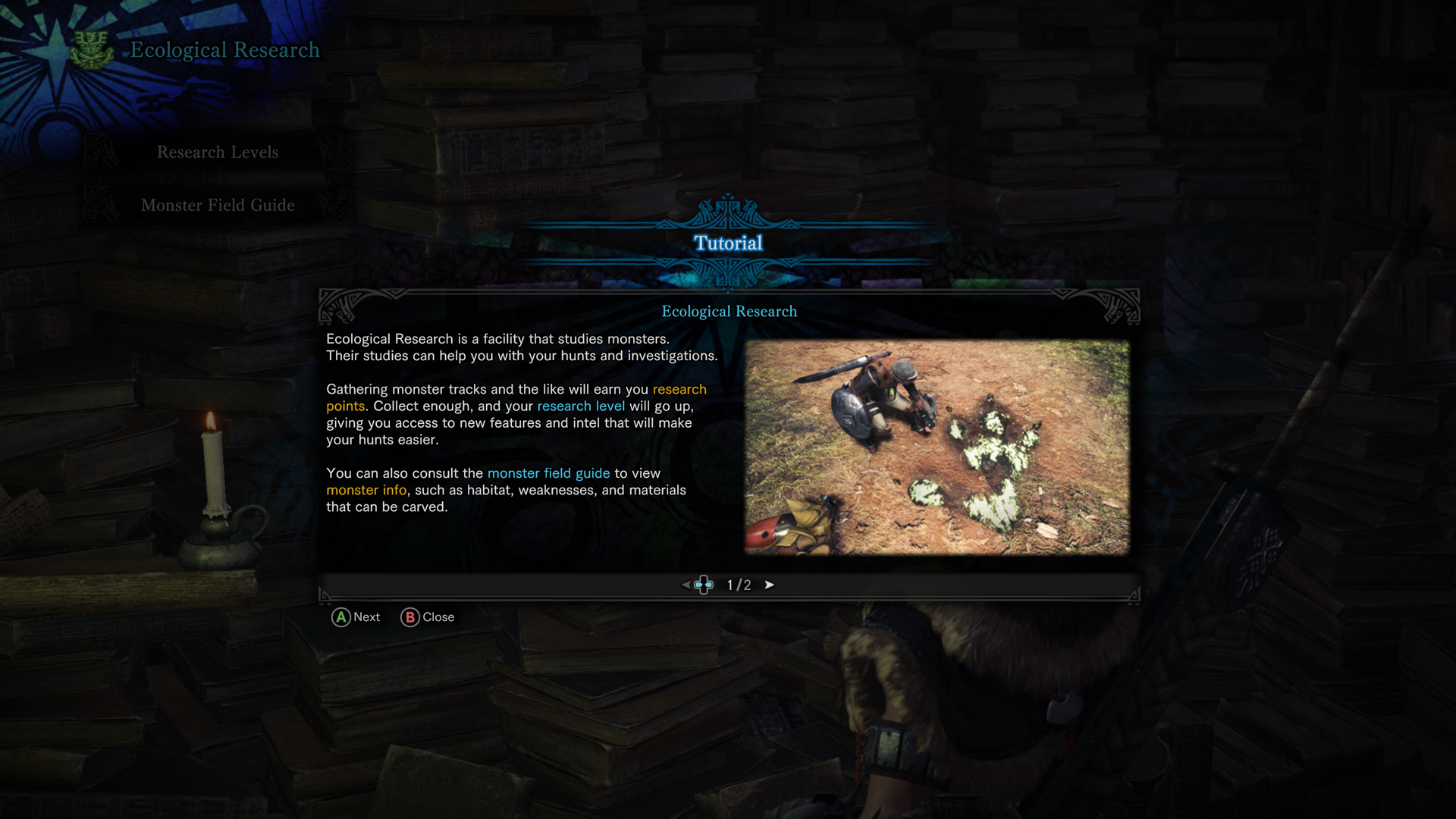Open the Research Levels menu entry
Image resolution: width=1456 pixels, height=819 pixels.
point(218,152)
